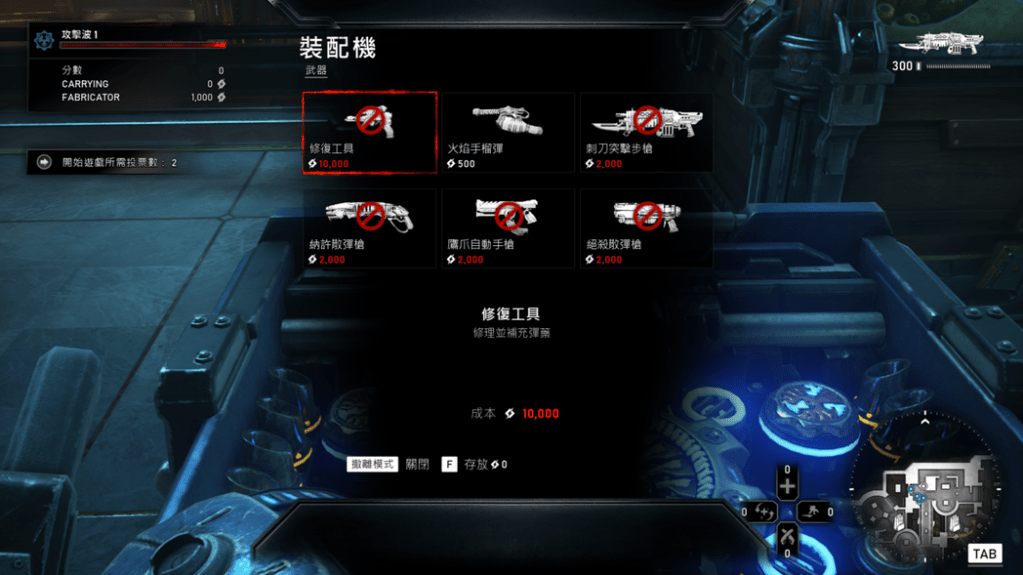This screenshot has width=1023, height=575.
Task: Click the equipped rifle icon above ammo count
Action: (941, 45)
